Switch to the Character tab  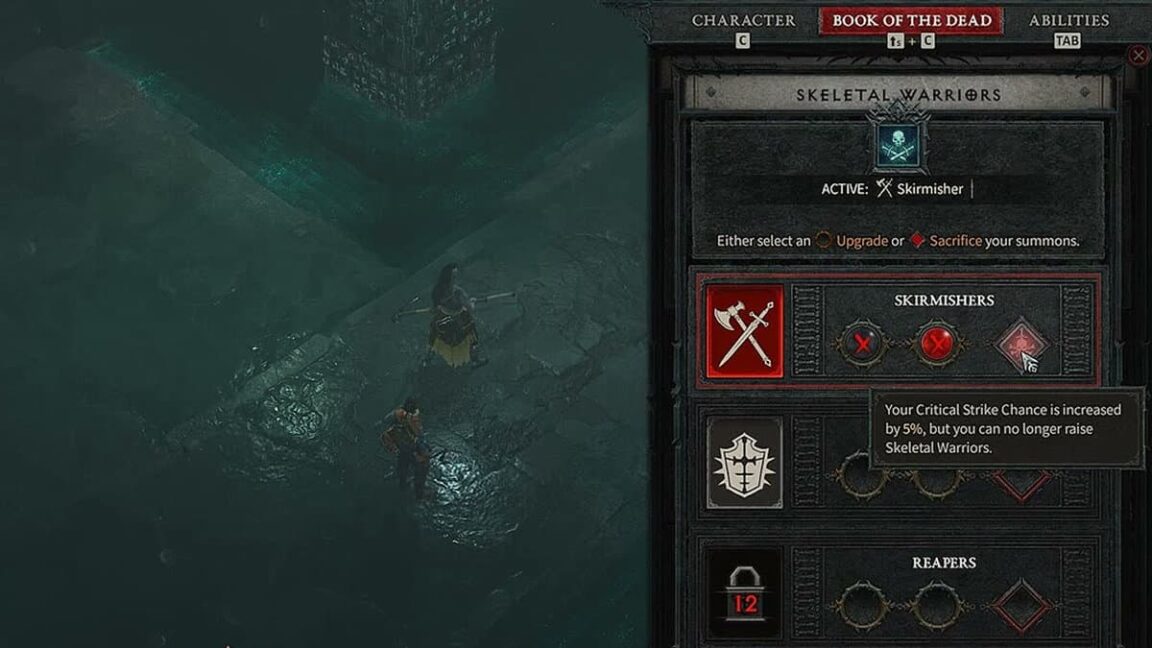(x=743, y=20)
